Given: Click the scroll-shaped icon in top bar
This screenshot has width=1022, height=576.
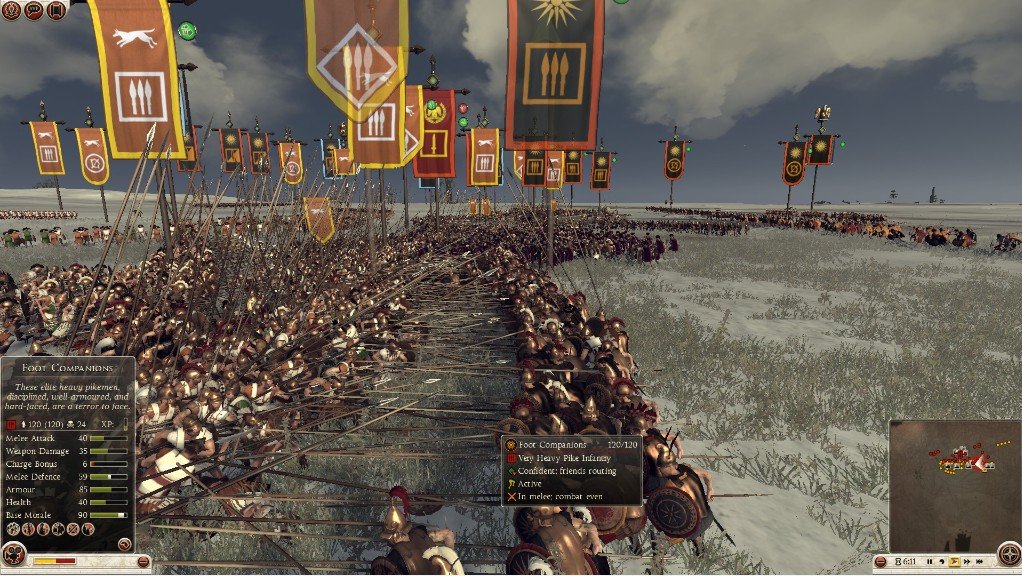Looking at the screenshot, I should [x=56, y=10].
